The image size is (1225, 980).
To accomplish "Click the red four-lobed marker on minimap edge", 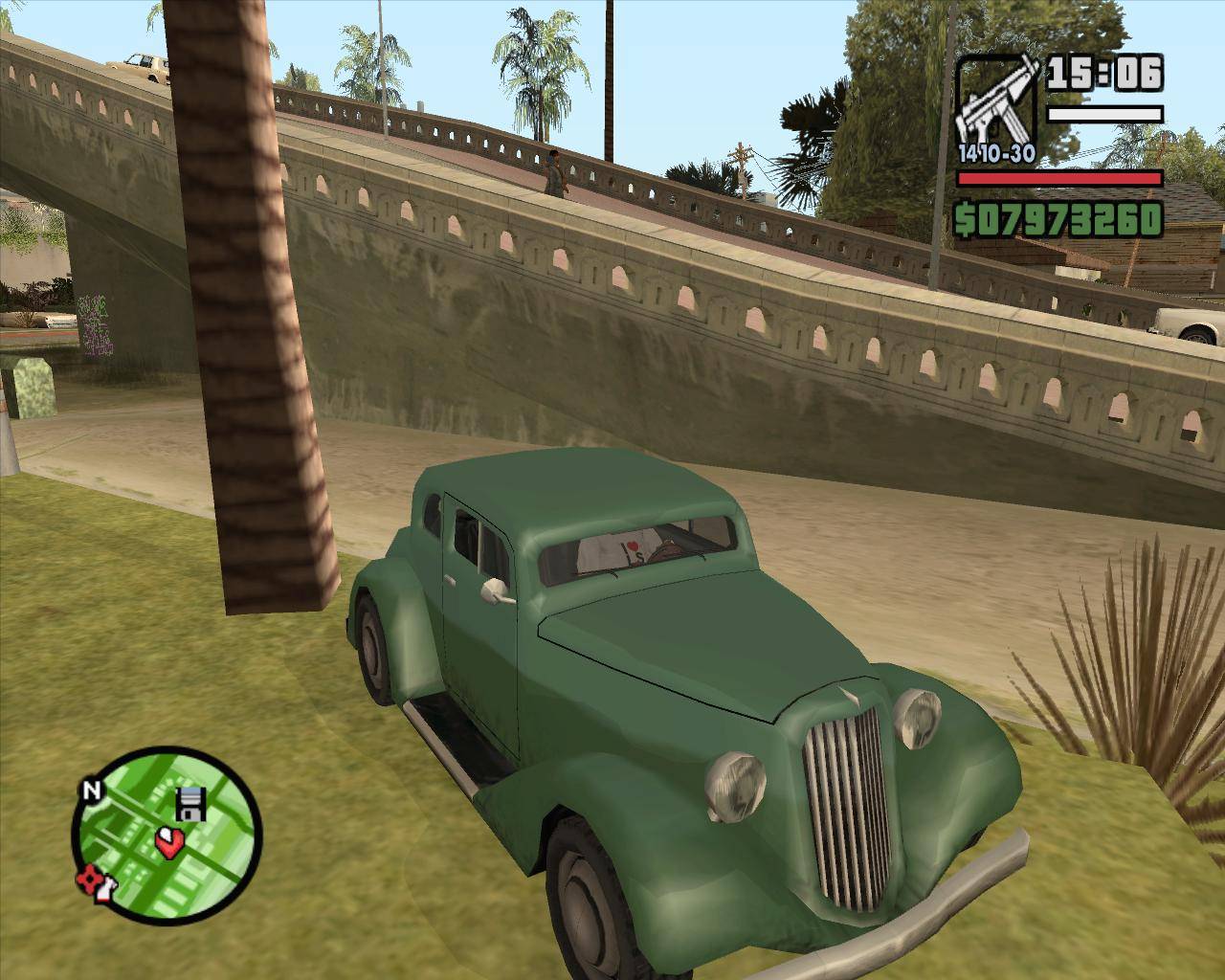I will (90, 877).
